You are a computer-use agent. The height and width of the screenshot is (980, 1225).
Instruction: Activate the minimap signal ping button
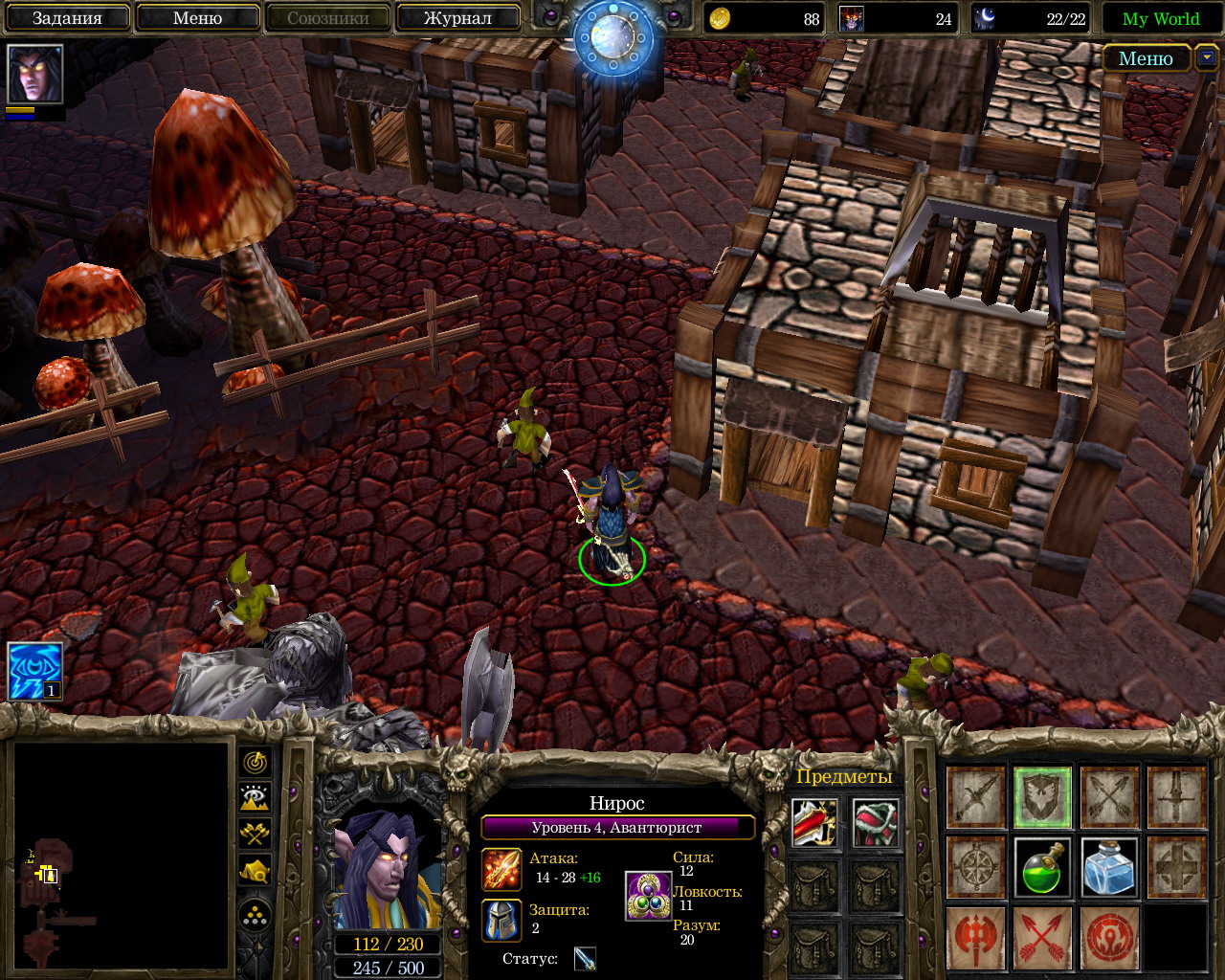click(255, 763)
